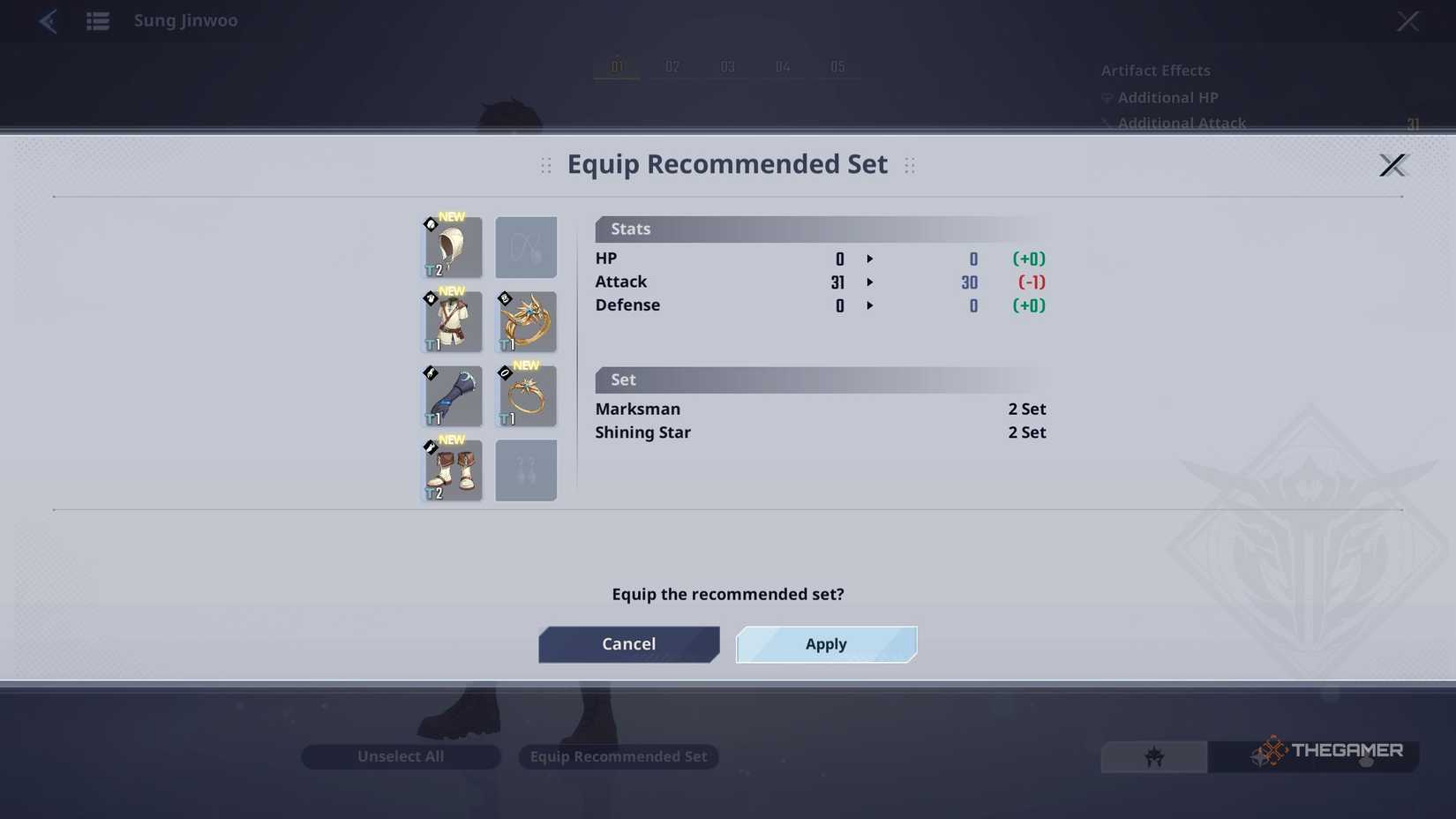Image resolution: width=1456 pixels, height=819 pixels.
Task: Open the list menu beside the back arrow
Action: (x=97, y=21)
